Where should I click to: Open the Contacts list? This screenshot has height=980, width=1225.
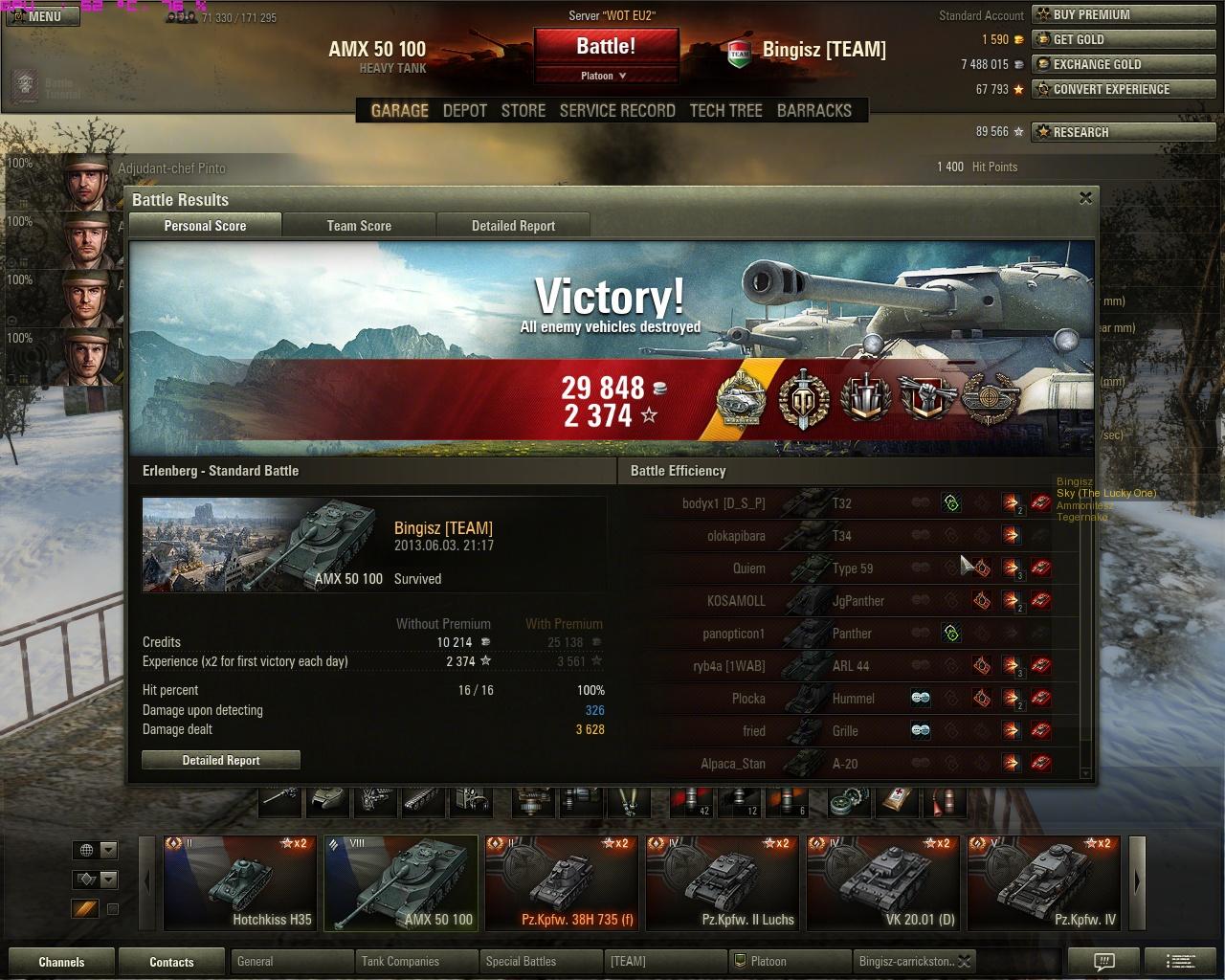tap(171, 962)
